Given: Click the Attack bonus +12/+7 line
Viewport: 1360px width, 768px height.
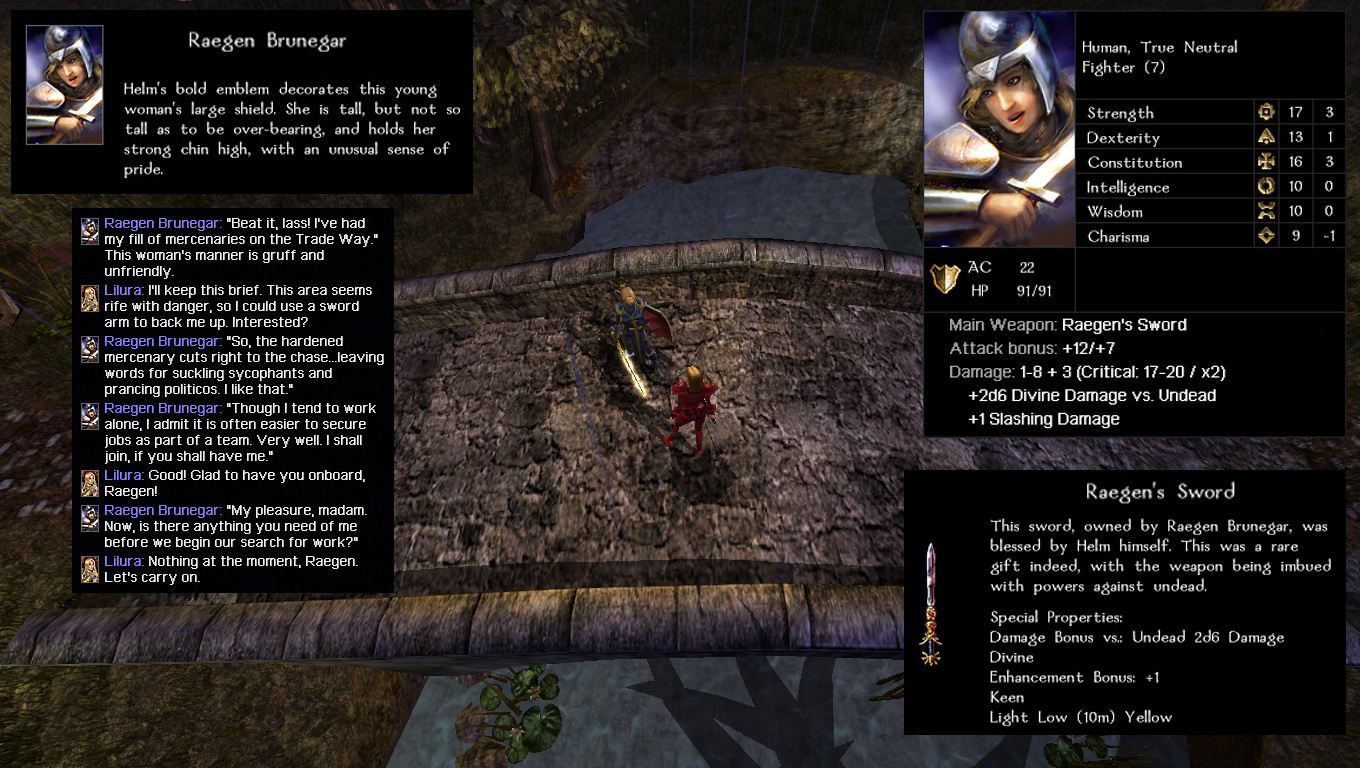Looking at the screenshot, I should [1030, 350].
